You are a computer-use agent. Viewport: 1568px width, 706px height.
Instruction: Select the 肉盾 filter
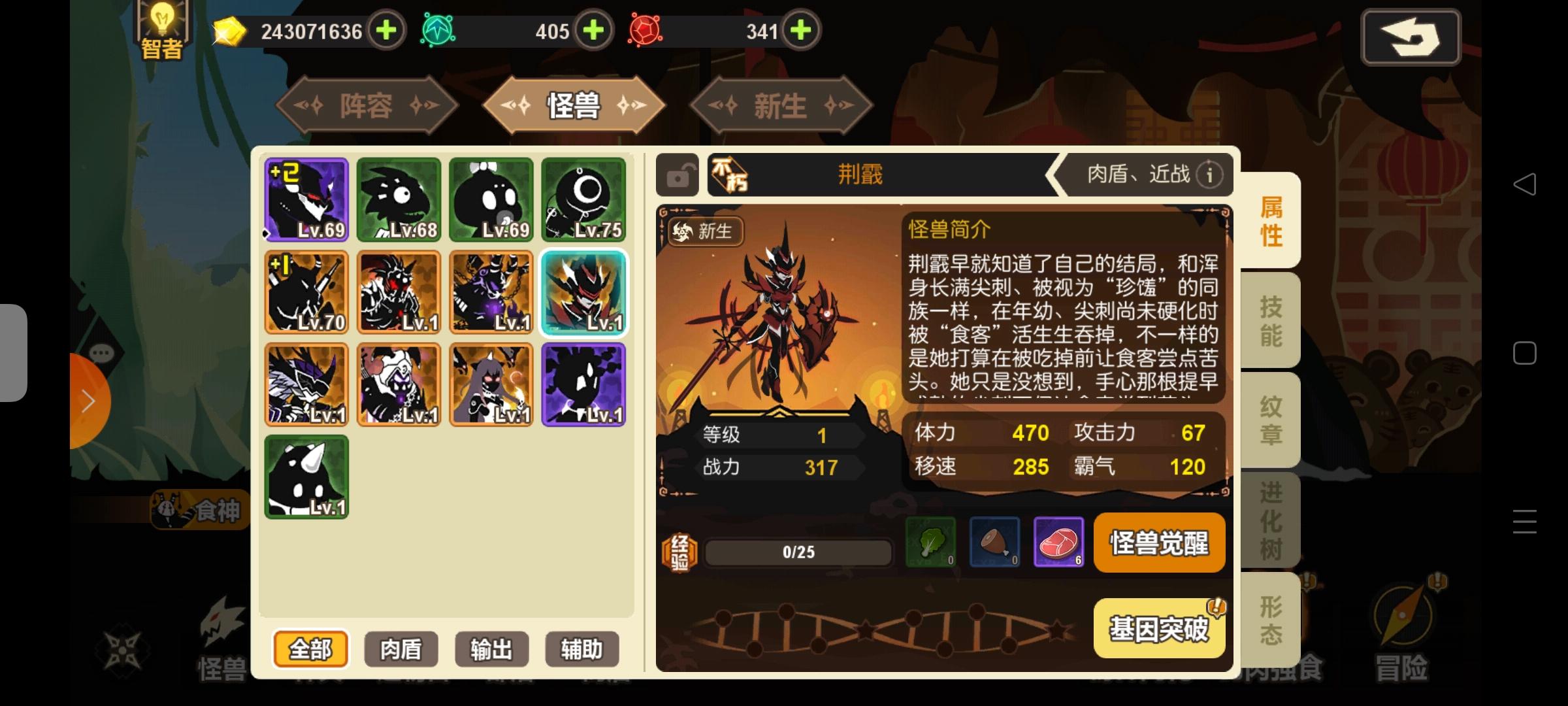coord(400,649)
